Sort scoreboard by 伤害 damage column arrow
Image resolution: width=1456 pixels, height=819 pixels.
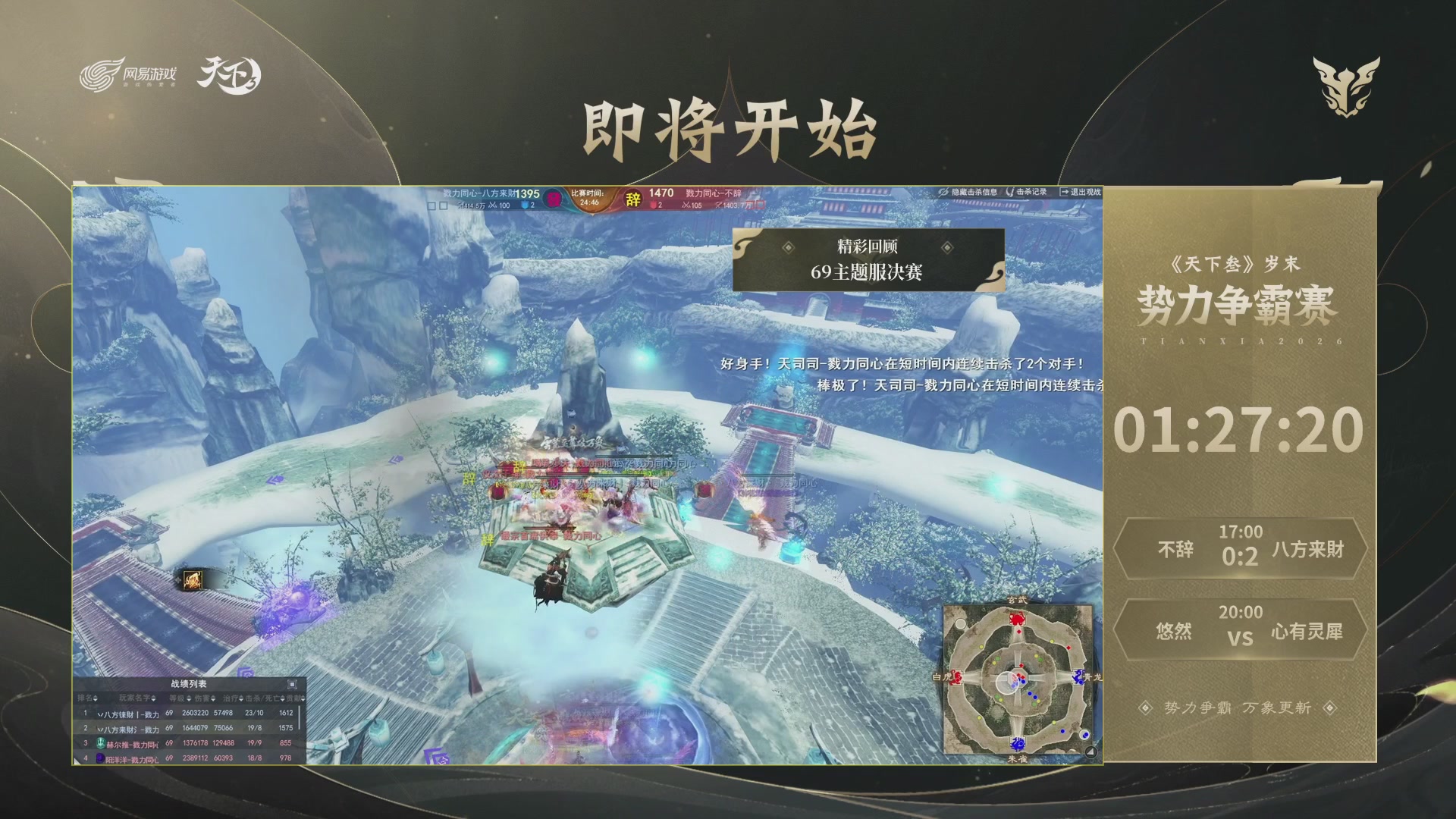214,698
